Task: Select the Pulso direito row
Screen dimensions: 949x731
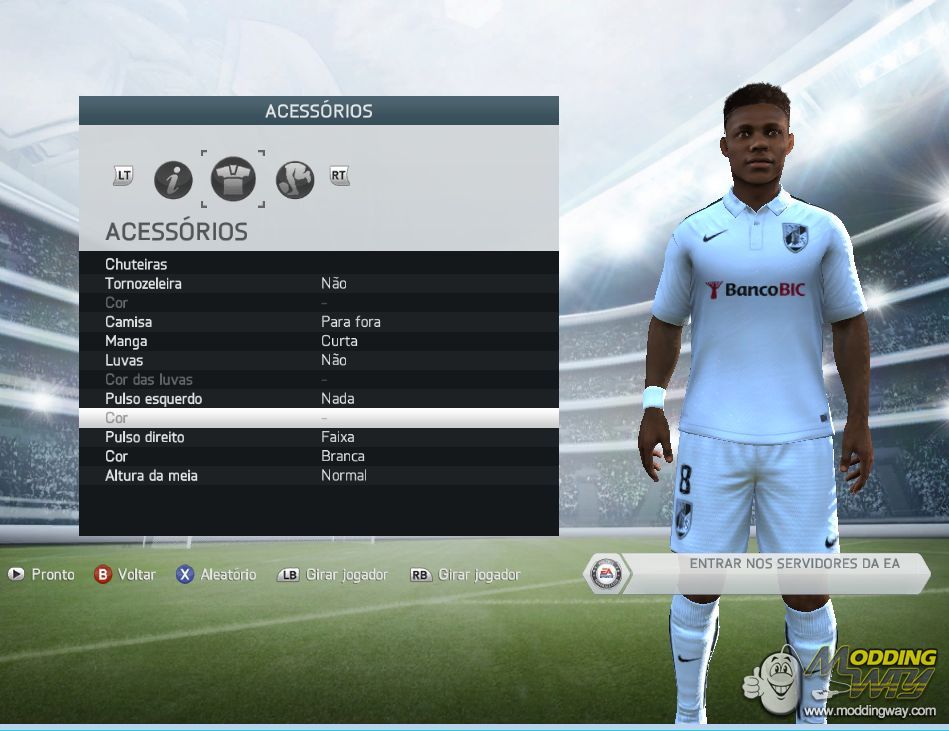Action: [318, 437]
